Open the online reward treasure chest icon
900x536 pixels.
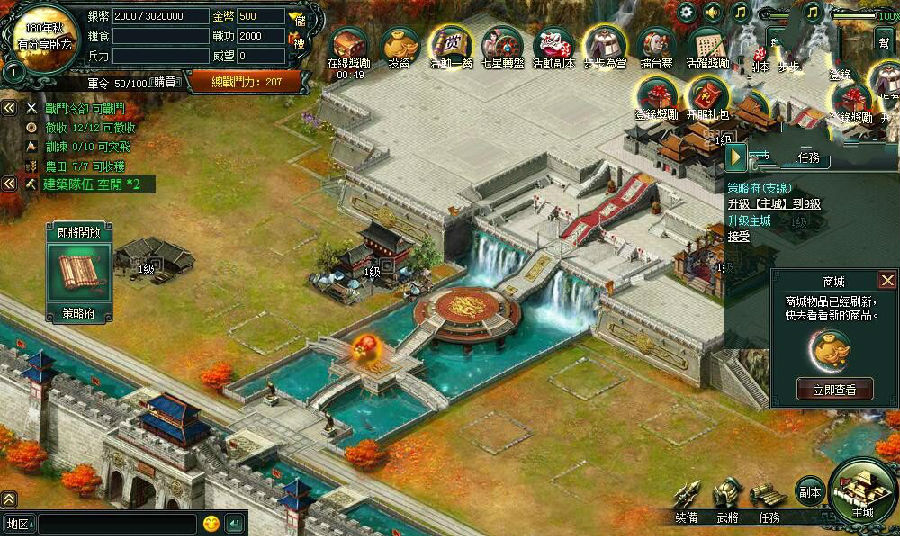click(349, 45)
